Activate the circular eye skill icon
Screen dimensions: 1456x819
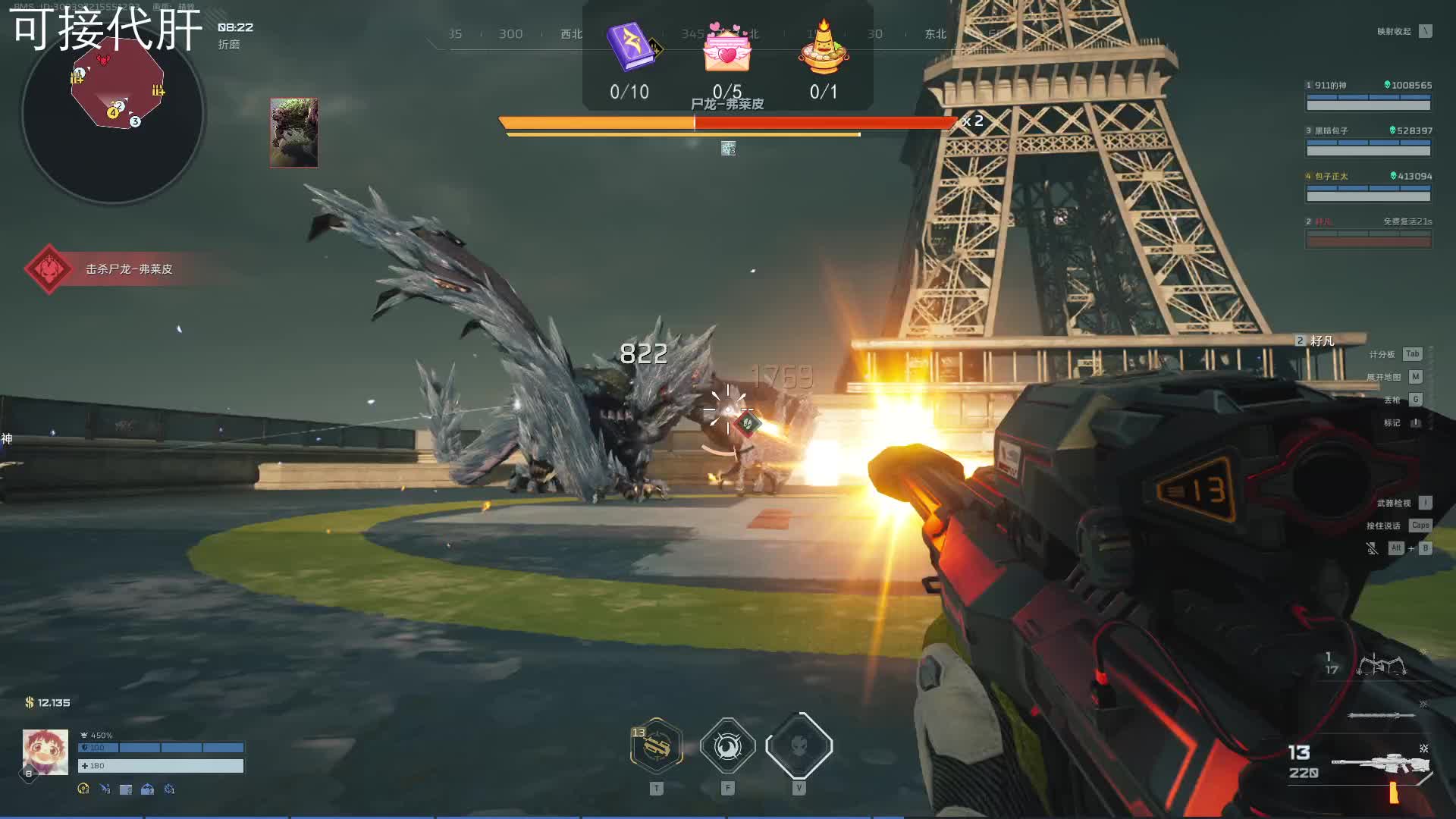point(727,747)
